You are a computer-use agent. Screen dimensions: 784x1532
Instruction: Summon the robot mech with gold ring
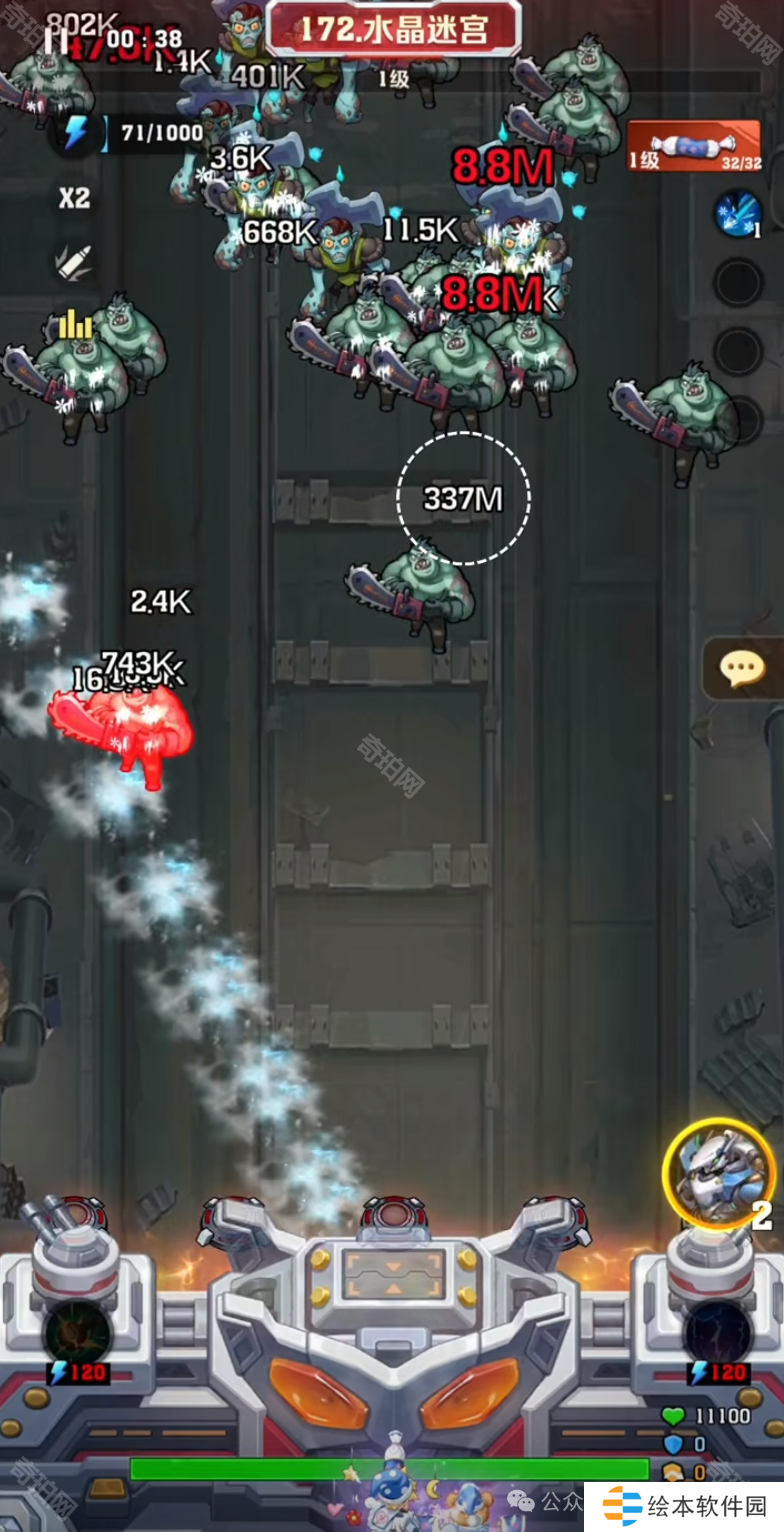(718, 1173)
